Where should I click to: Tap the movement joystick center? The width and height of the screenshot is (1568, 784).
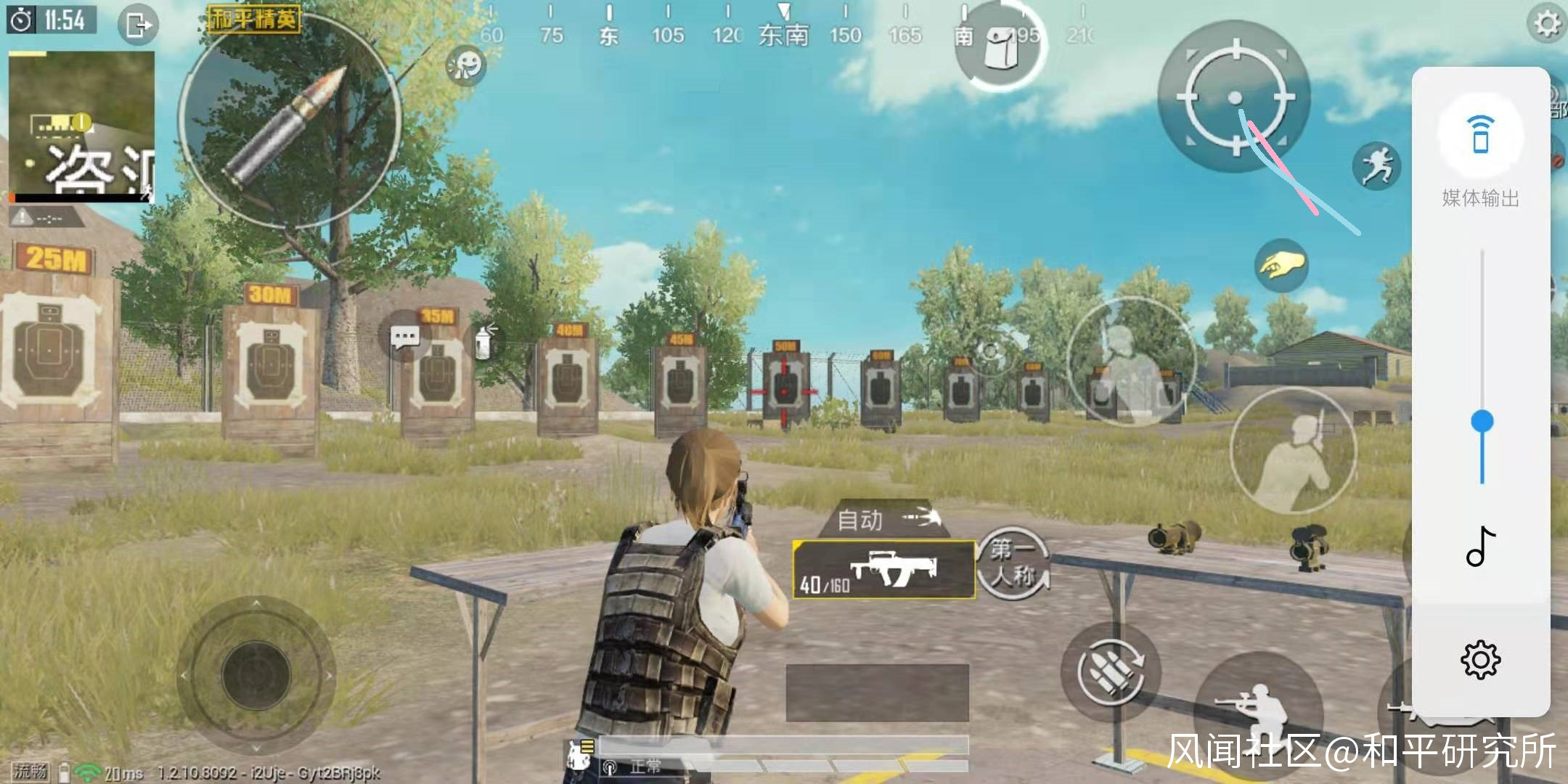point(256,675)
